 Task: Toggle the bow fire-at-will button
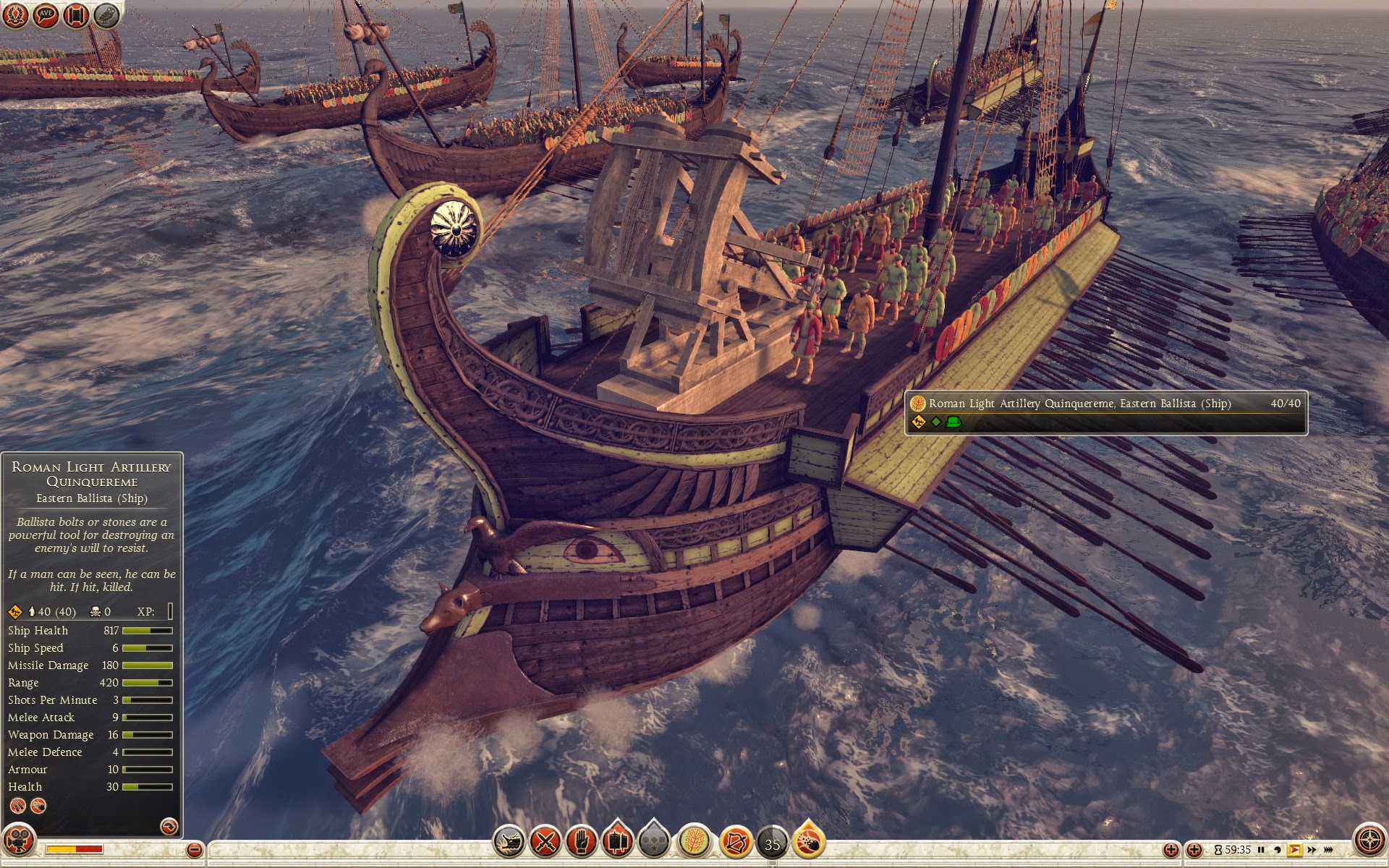pyautogui.click(x=735, y=842)
